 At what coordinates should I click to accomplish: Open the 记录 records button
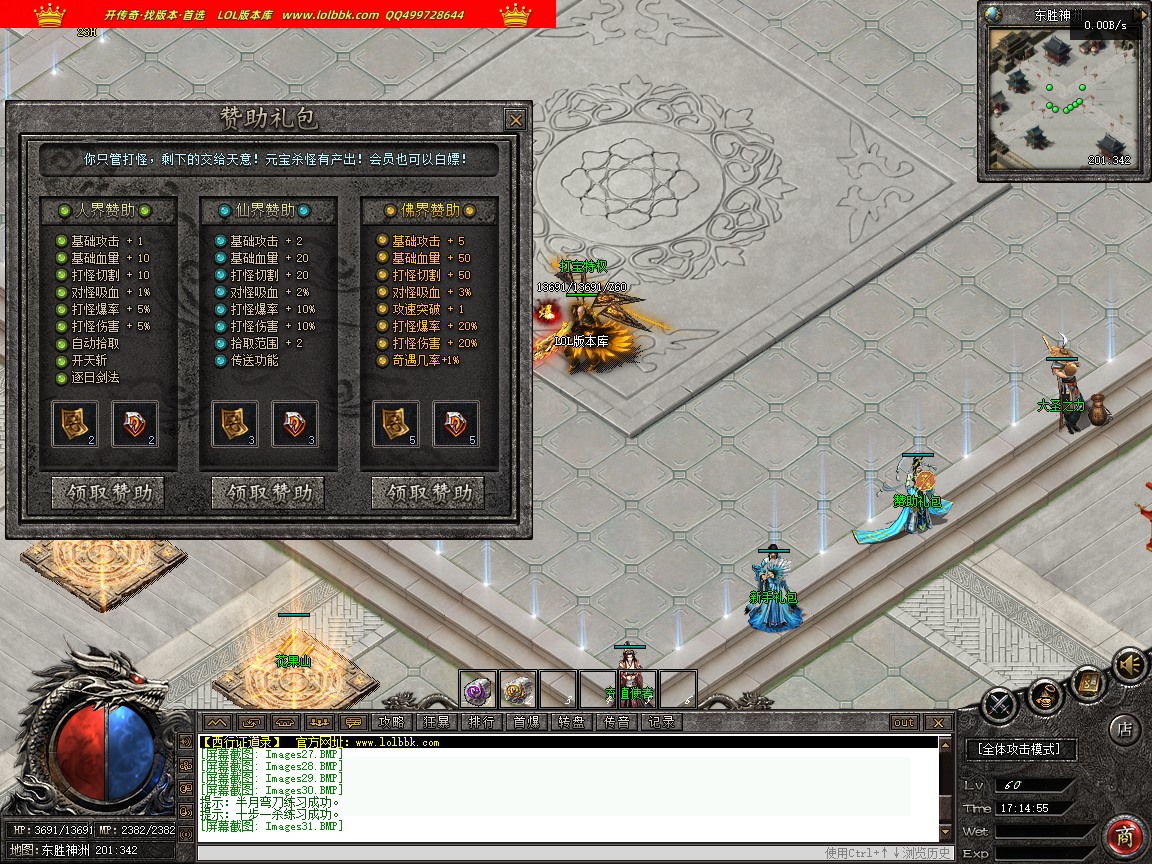tap(662, 722)
